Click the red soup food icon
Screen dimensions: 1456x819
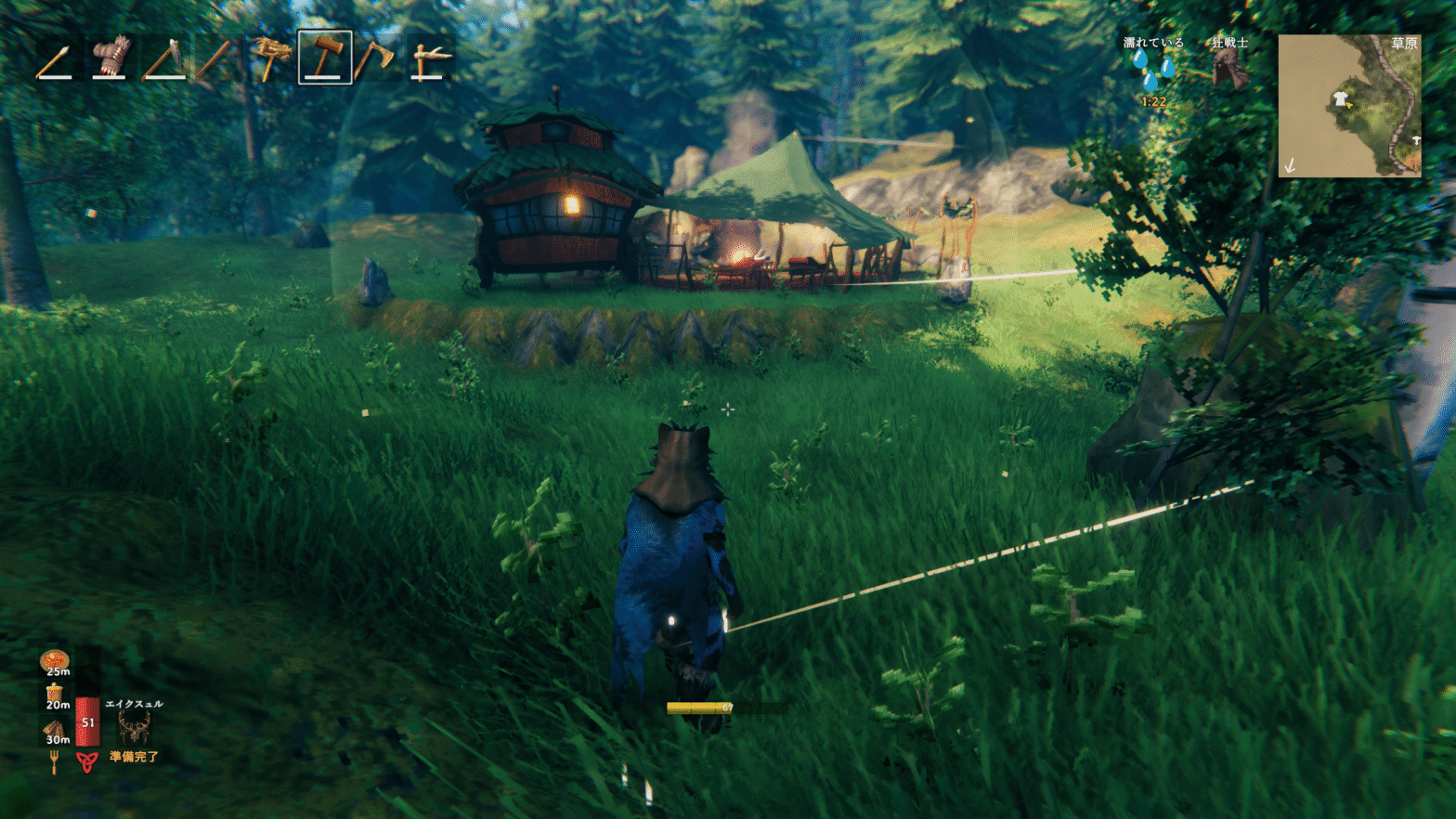coord(55,661)
